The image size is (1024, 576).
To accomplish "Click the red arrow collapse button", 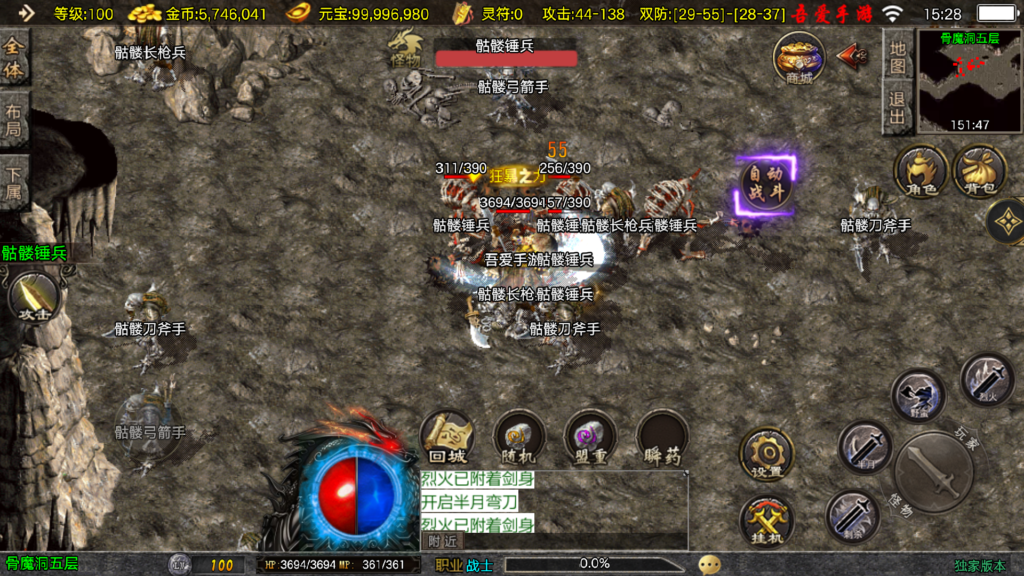I will click(x=852, y=55).
